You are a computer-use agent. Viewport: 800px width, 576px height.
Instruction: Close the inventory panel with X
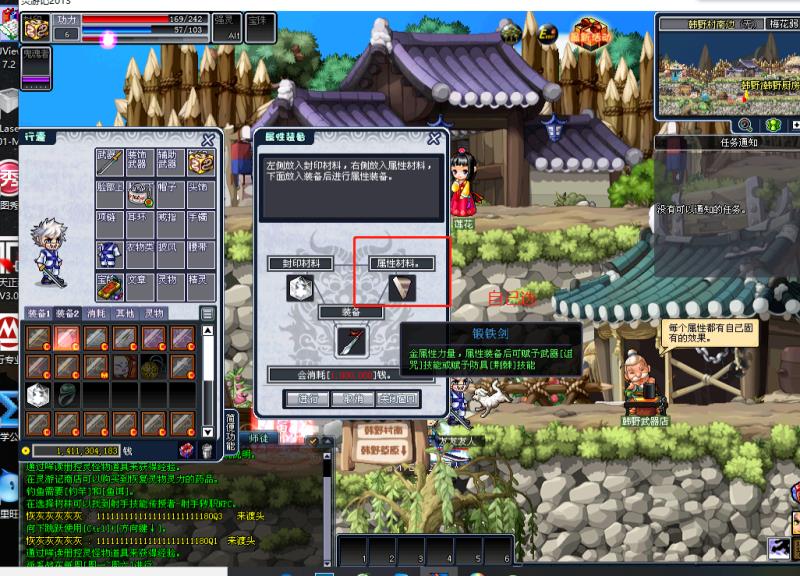[208, 140]
